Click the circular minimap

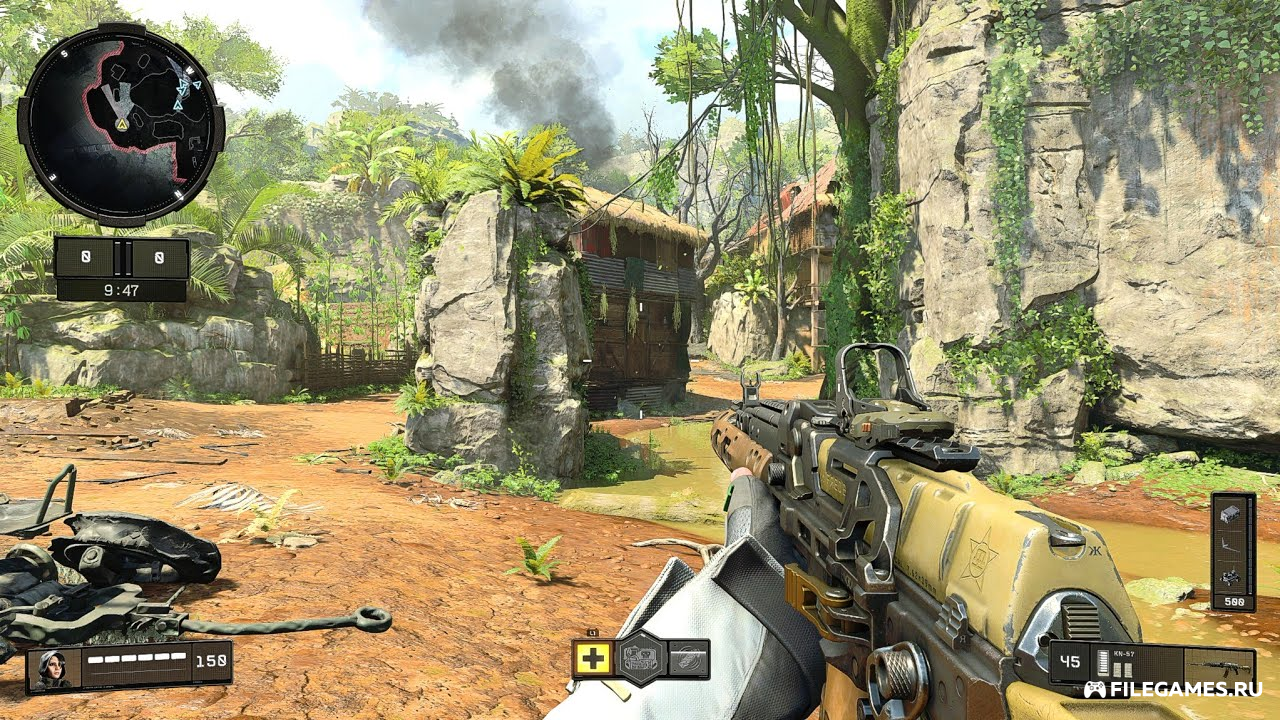tap(121, 122)
